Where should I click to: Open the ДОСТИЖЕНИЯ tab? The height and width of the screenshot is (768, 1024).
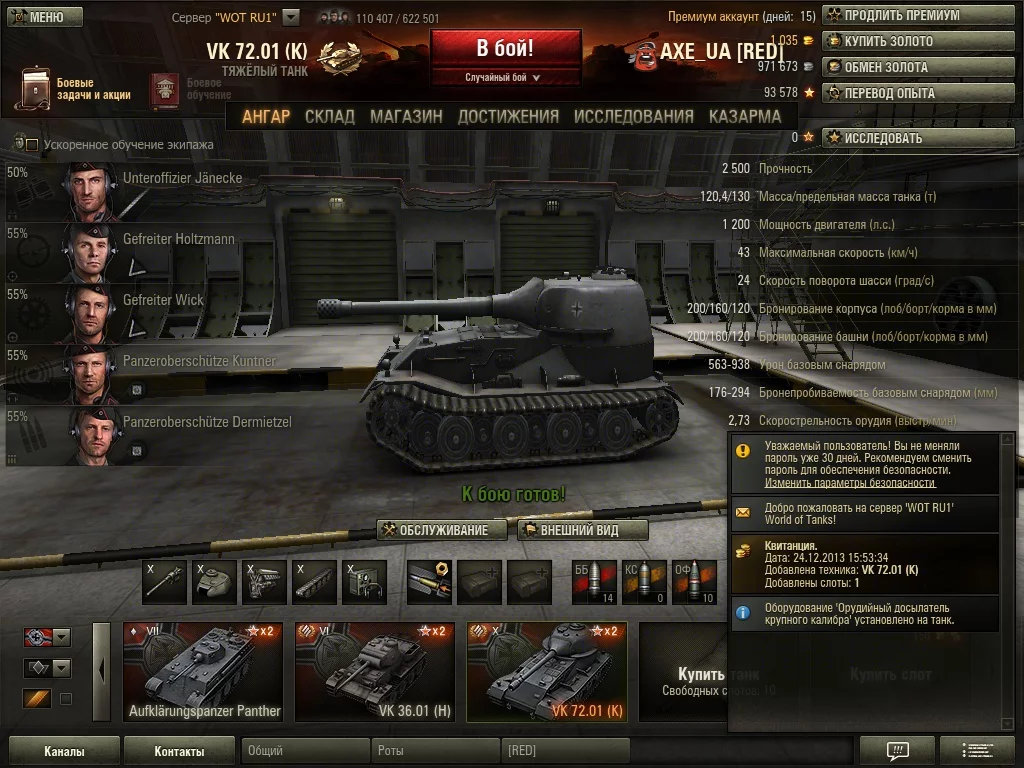pos(508,116)
